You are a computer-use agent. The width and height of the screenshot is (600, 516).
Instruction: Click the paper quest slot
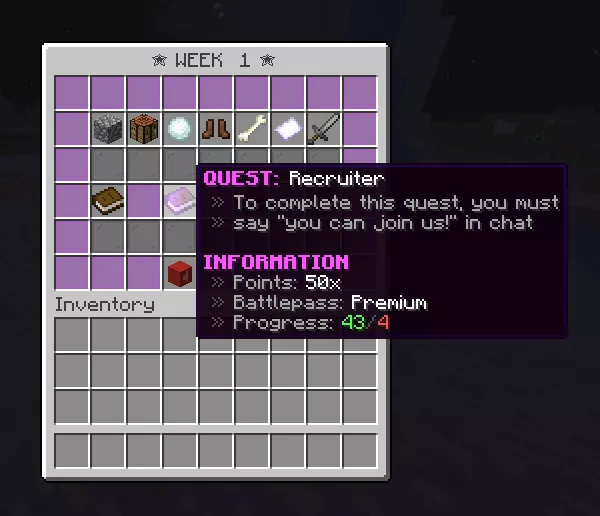point(288,129)
